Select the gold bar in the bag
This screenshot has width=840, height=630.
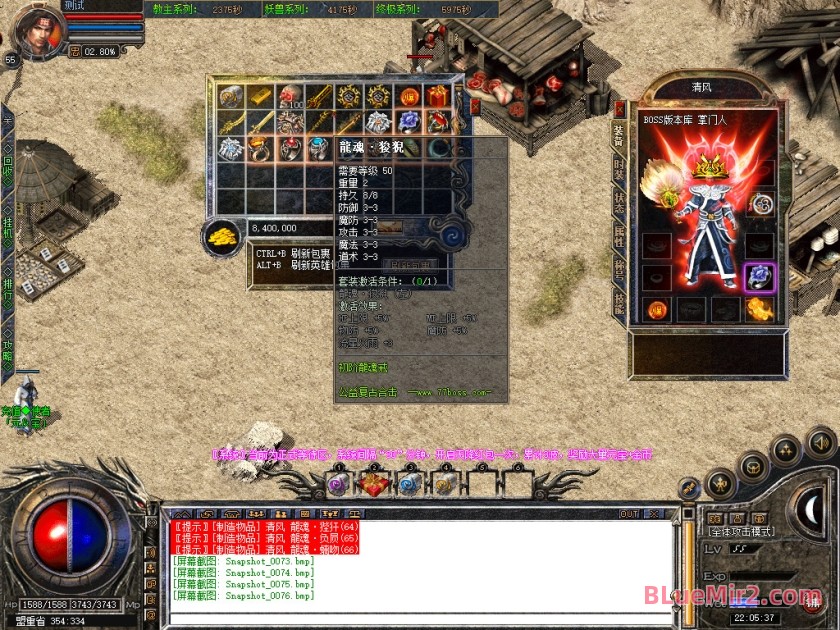(x=260, y=96)
